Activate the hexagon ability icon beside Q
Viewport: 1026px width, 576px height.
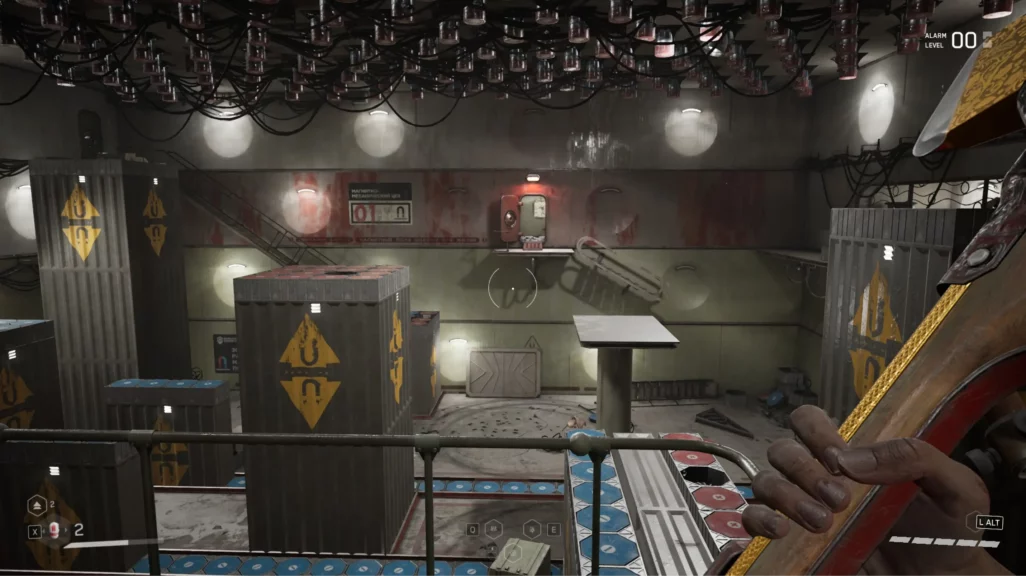tap(495, 528)
